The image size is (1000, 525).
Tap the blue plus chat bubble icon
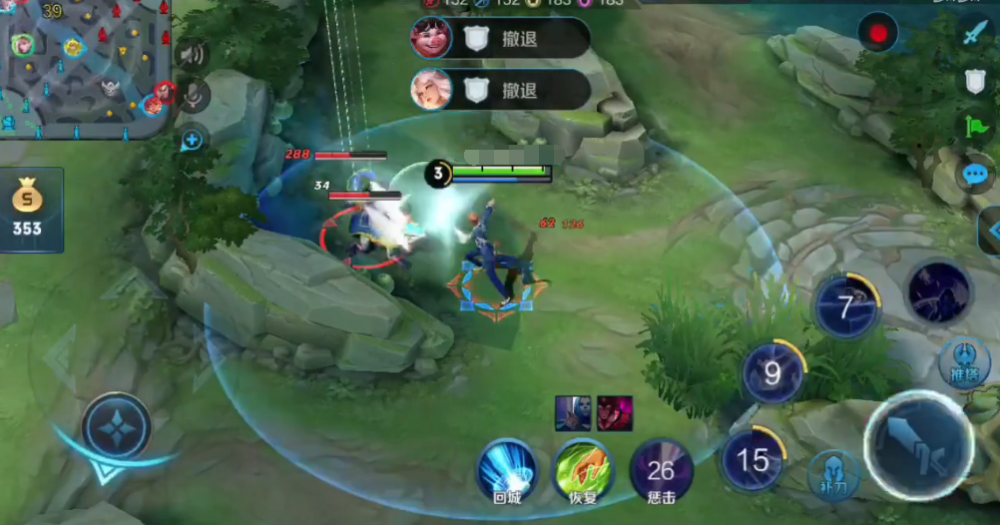[191, 140]
